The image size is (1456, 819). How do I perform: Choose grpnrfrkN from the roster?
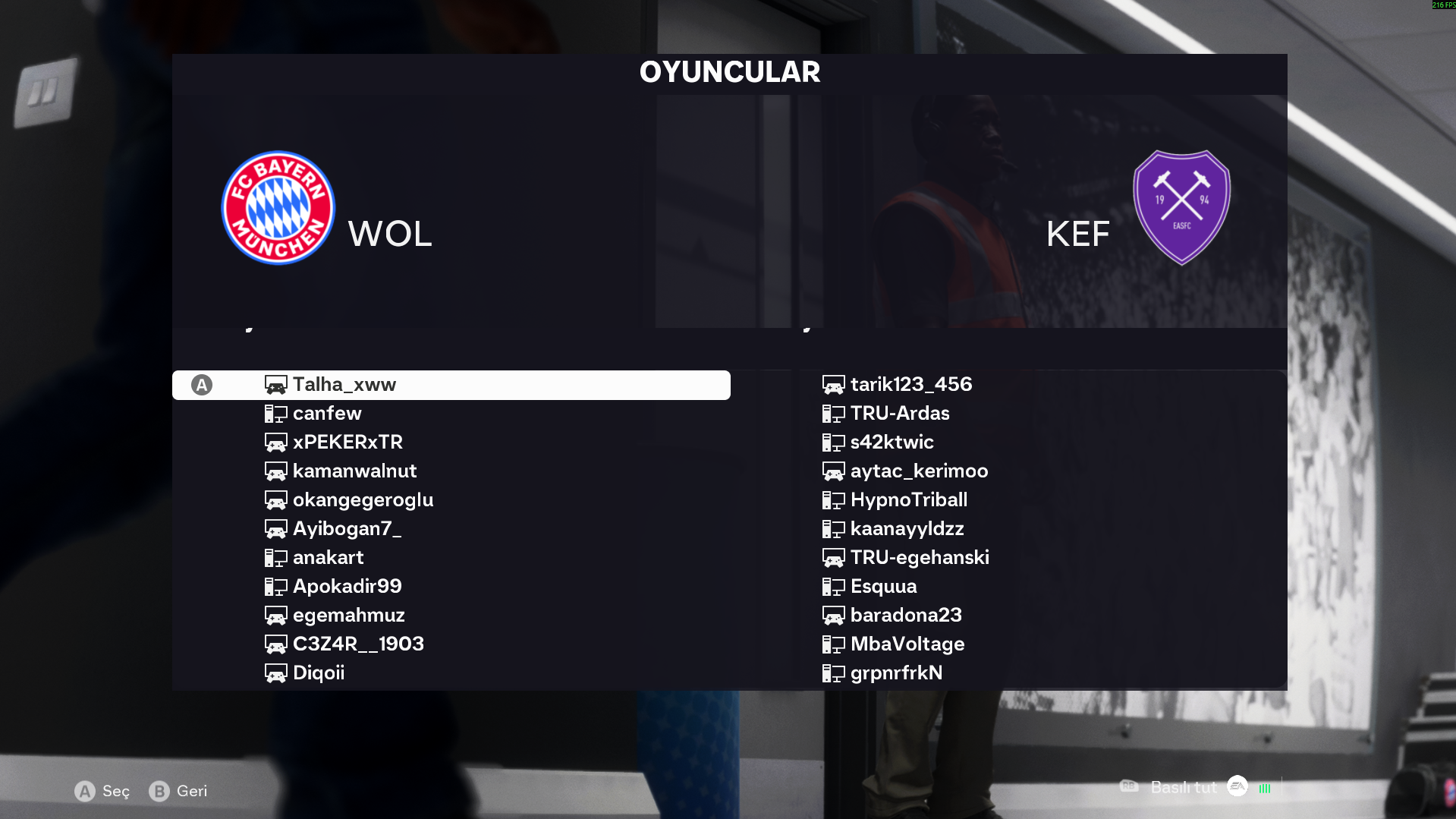[896, 673]
